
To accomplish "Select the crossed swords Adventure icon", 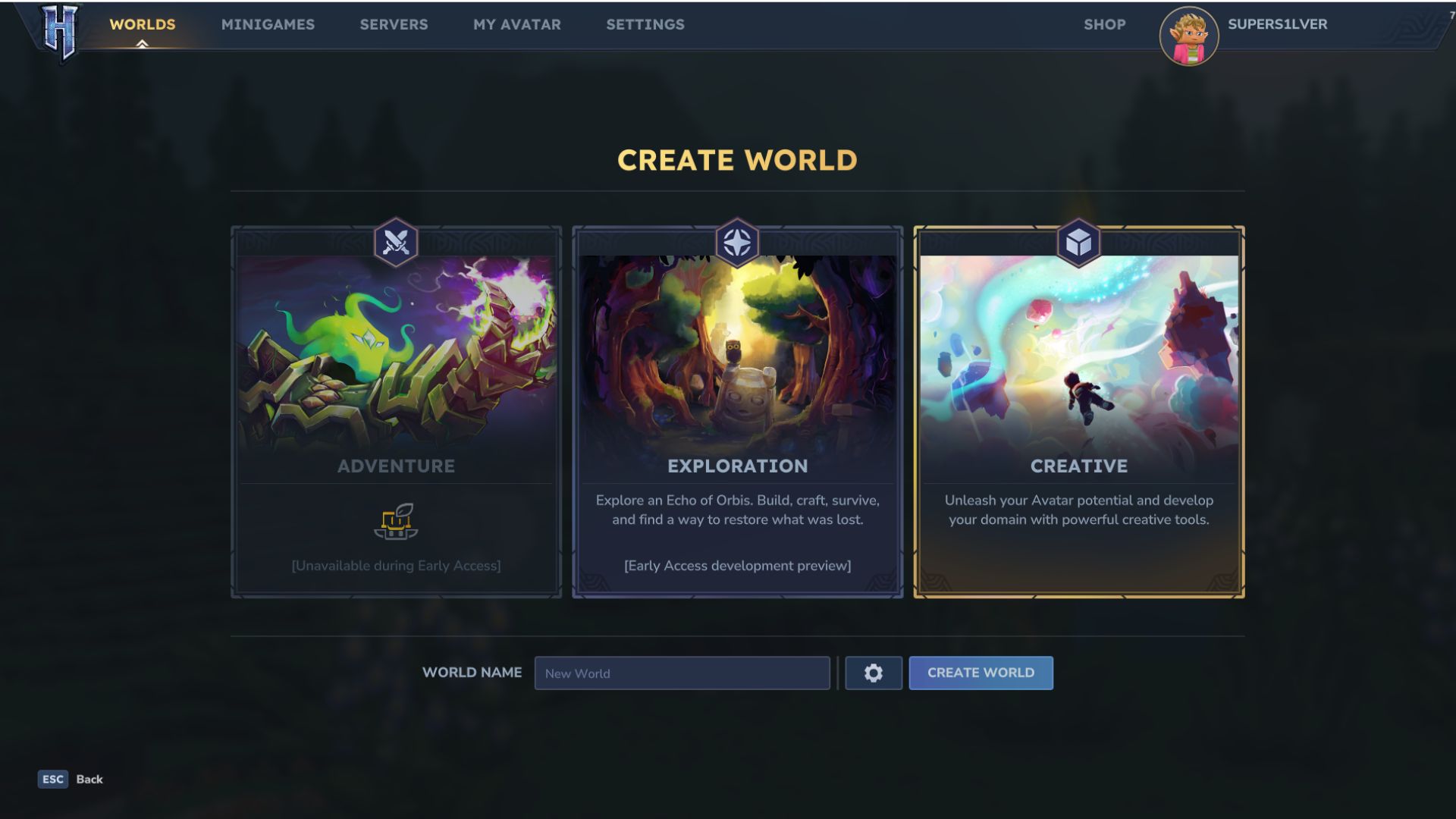I will (395, 241).
